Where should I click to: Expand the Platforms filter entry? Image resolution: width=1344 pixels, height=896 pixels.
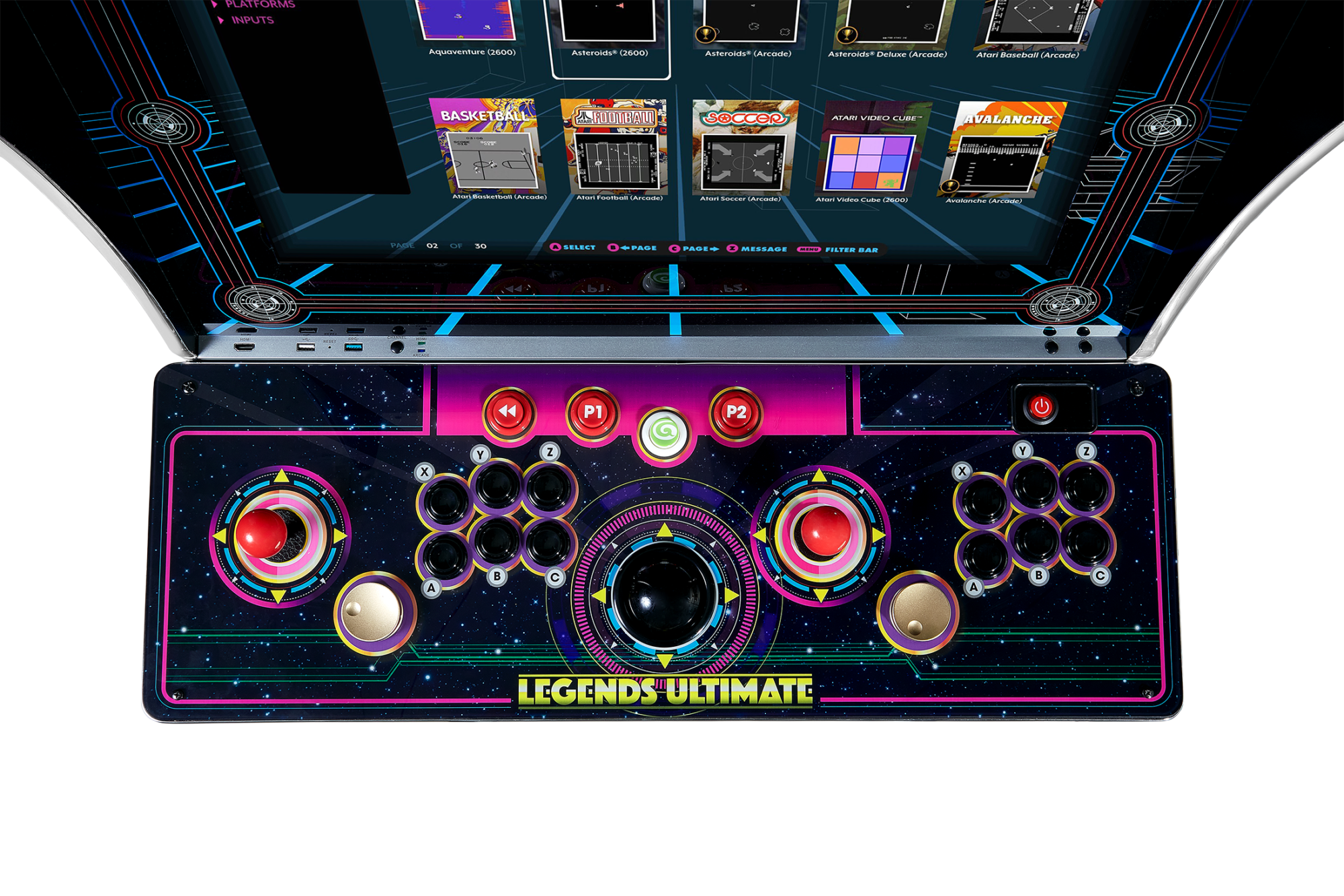pos(259,4)
